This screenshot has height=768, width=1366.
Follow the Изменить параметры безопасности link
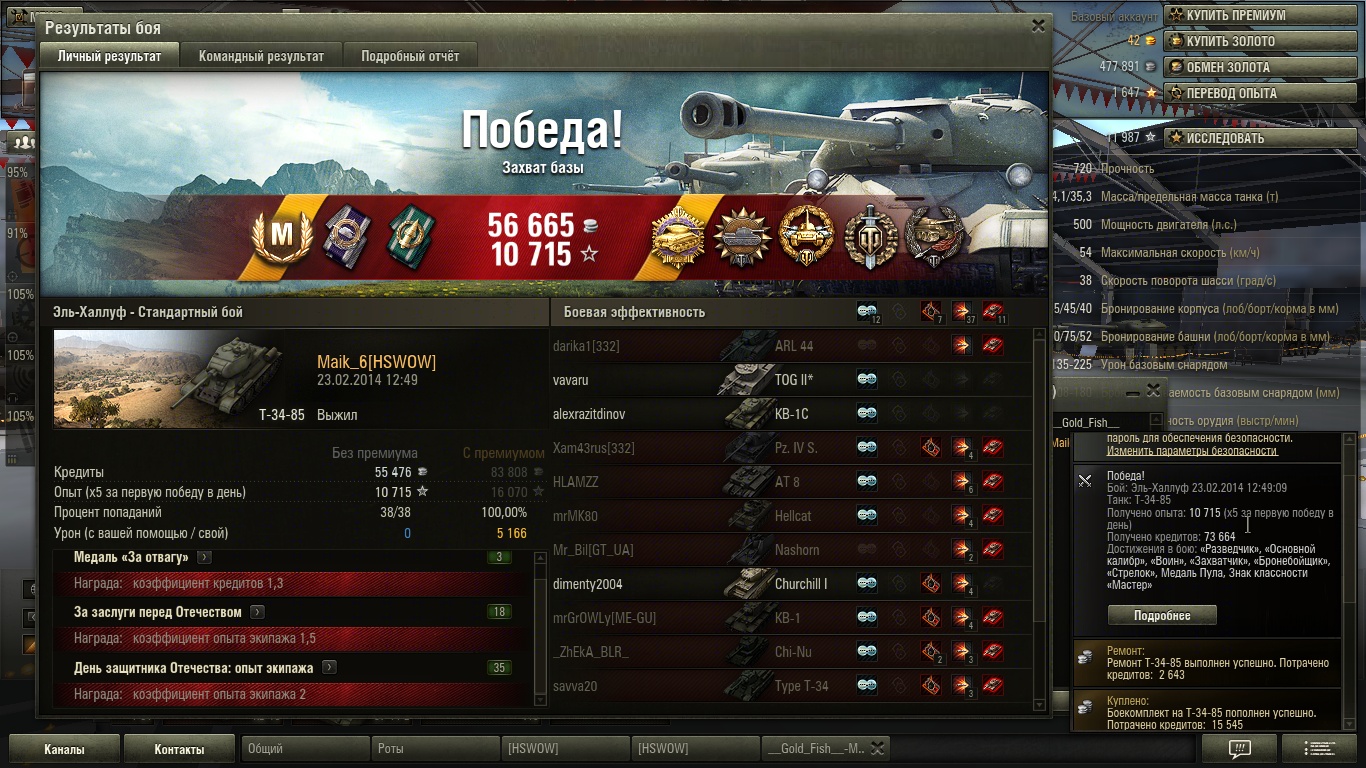[1191, 451]
